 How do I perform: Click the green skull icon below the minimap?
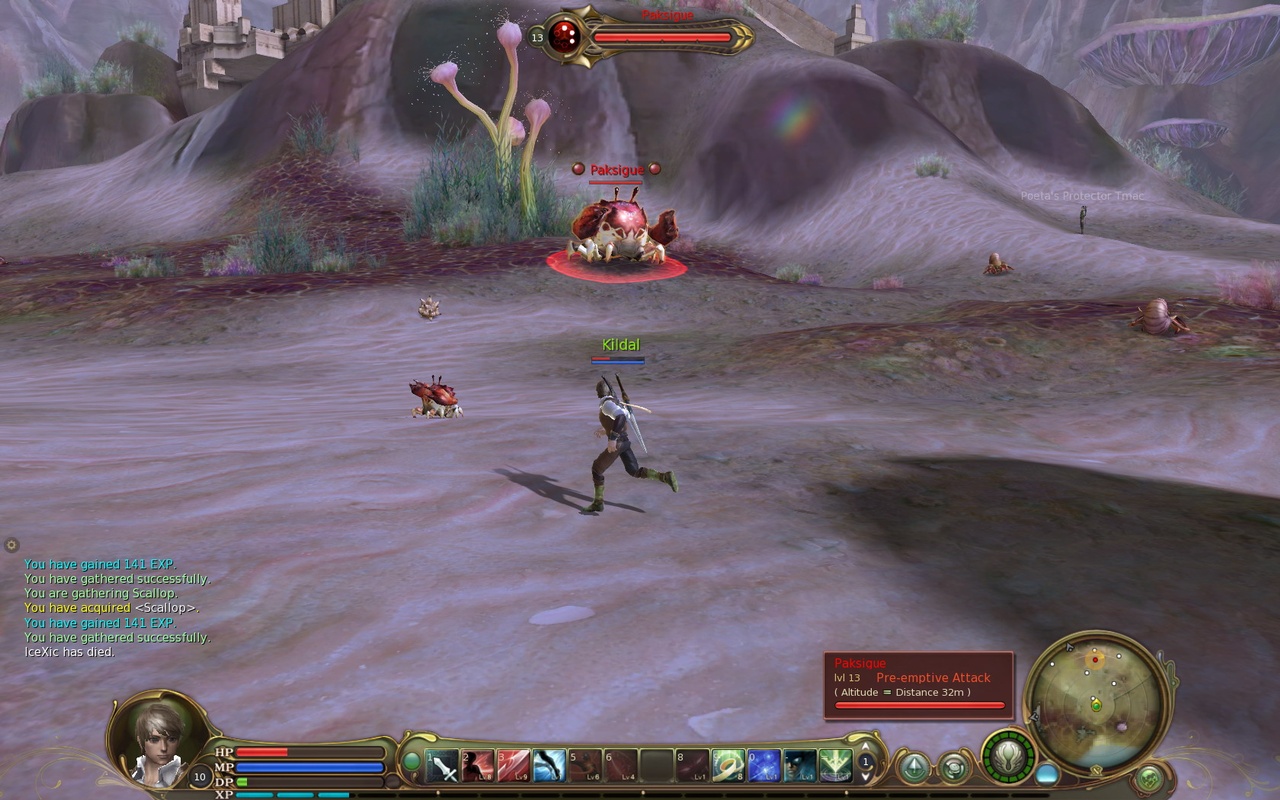[1149, 778]
